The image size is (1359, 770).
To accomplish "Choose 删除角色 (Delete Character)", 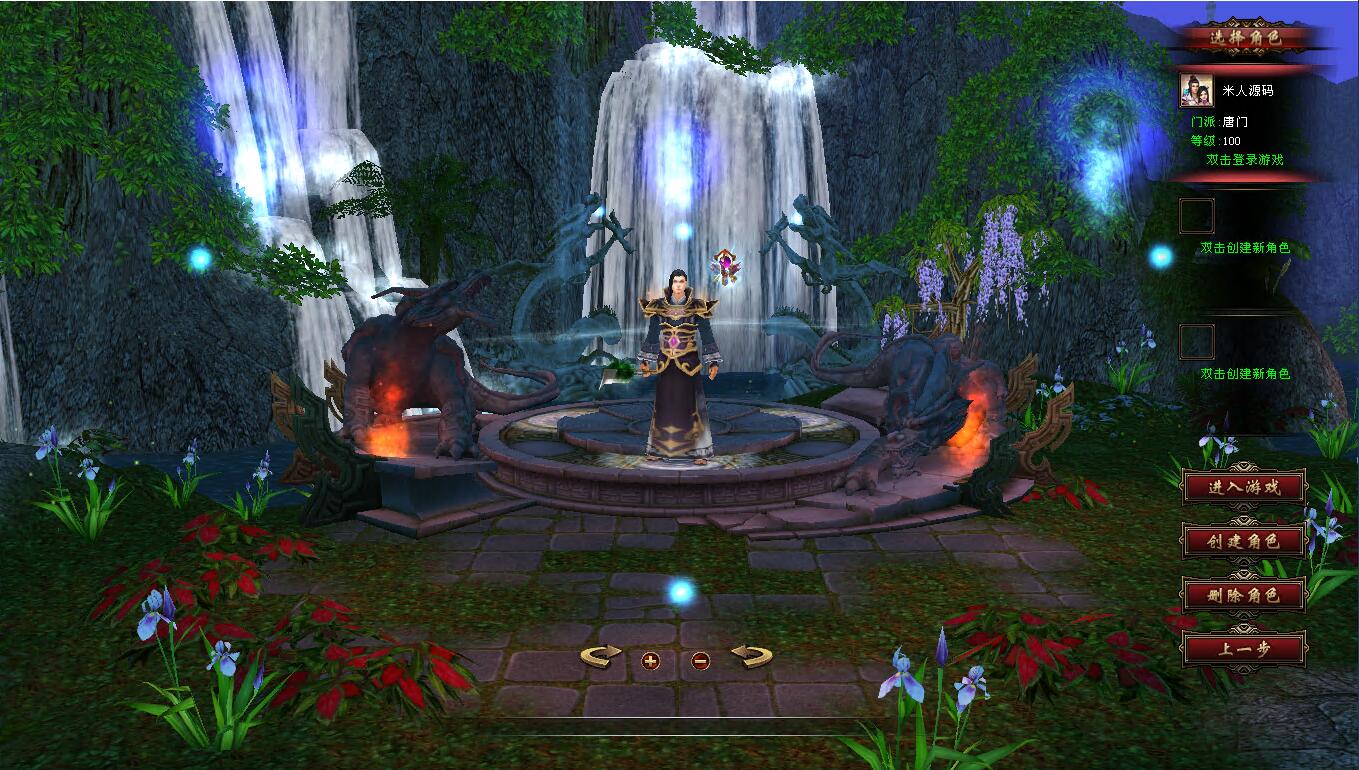I will coord(1244,596).
